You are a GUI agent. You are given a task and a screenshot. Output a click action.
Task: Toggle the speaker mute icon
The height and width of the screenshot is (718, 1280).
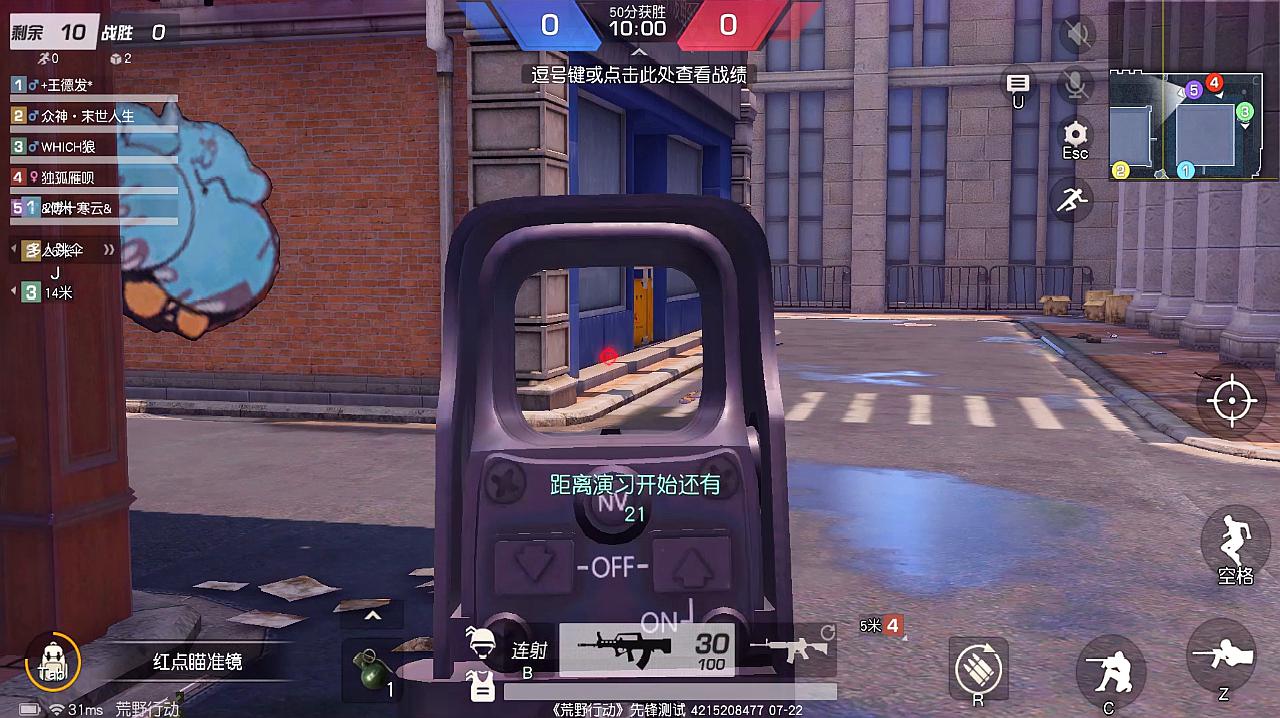coord(1077,36)
